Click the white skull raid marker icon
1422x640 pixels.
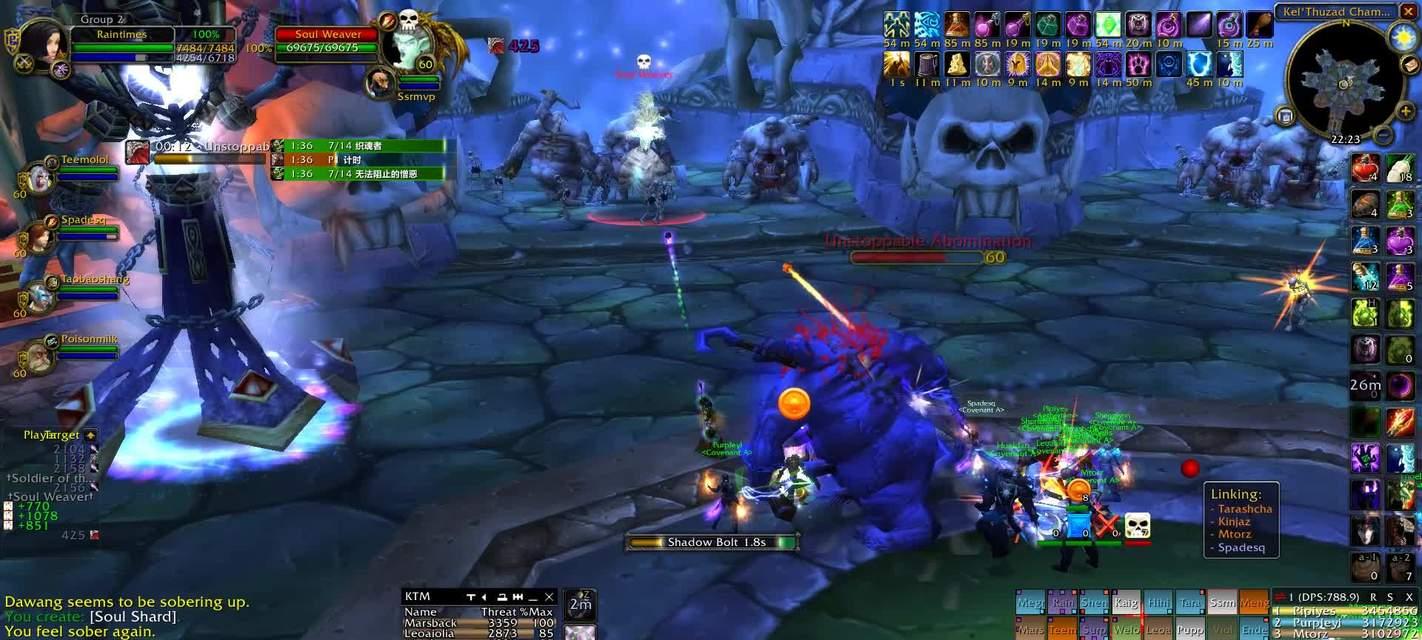click(1137, 525)
